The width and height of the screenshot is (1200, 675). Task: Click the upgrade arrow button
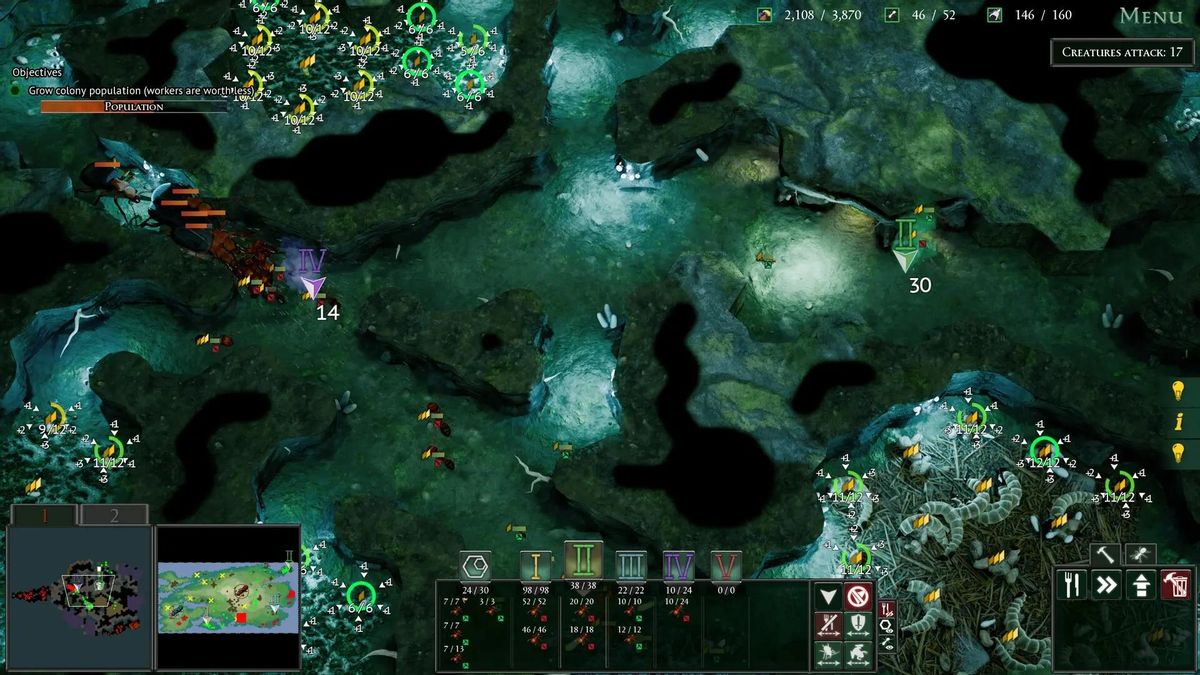pyautogui.click(x=1141, y=585)
